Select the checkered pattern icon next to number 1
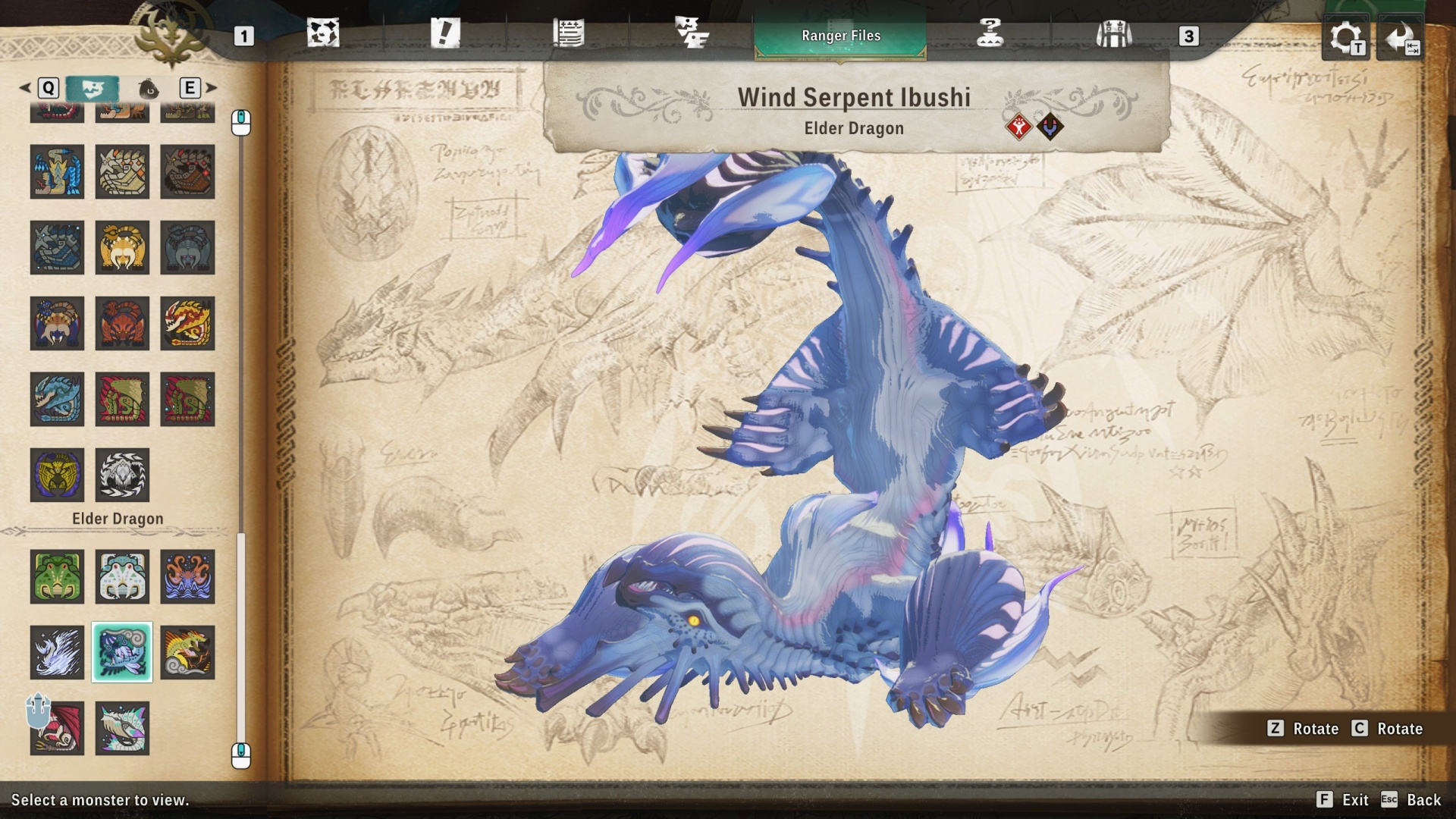Viewport: 1456px width, 819px height. (324, 33)
